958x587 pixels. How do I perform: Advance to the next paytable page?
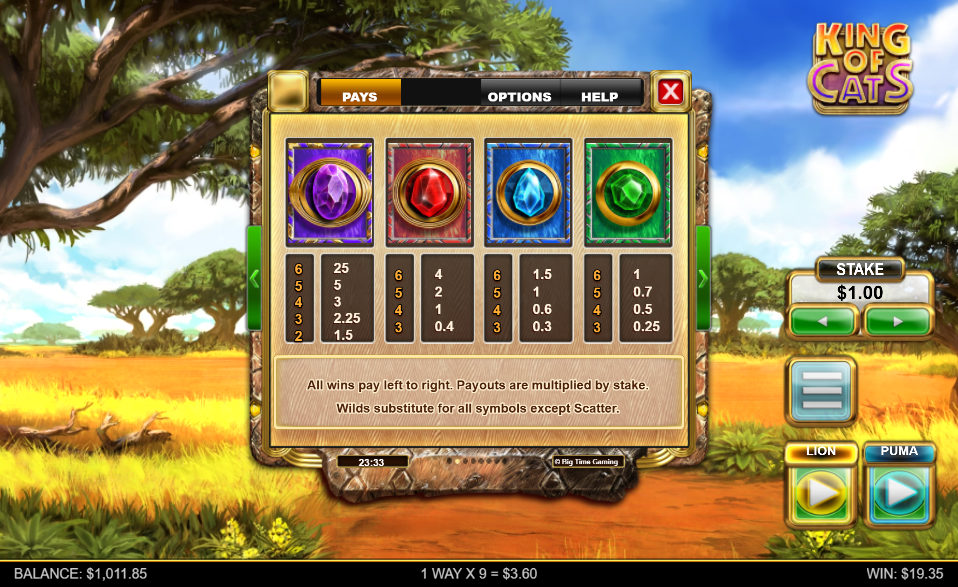pos(703,278)
